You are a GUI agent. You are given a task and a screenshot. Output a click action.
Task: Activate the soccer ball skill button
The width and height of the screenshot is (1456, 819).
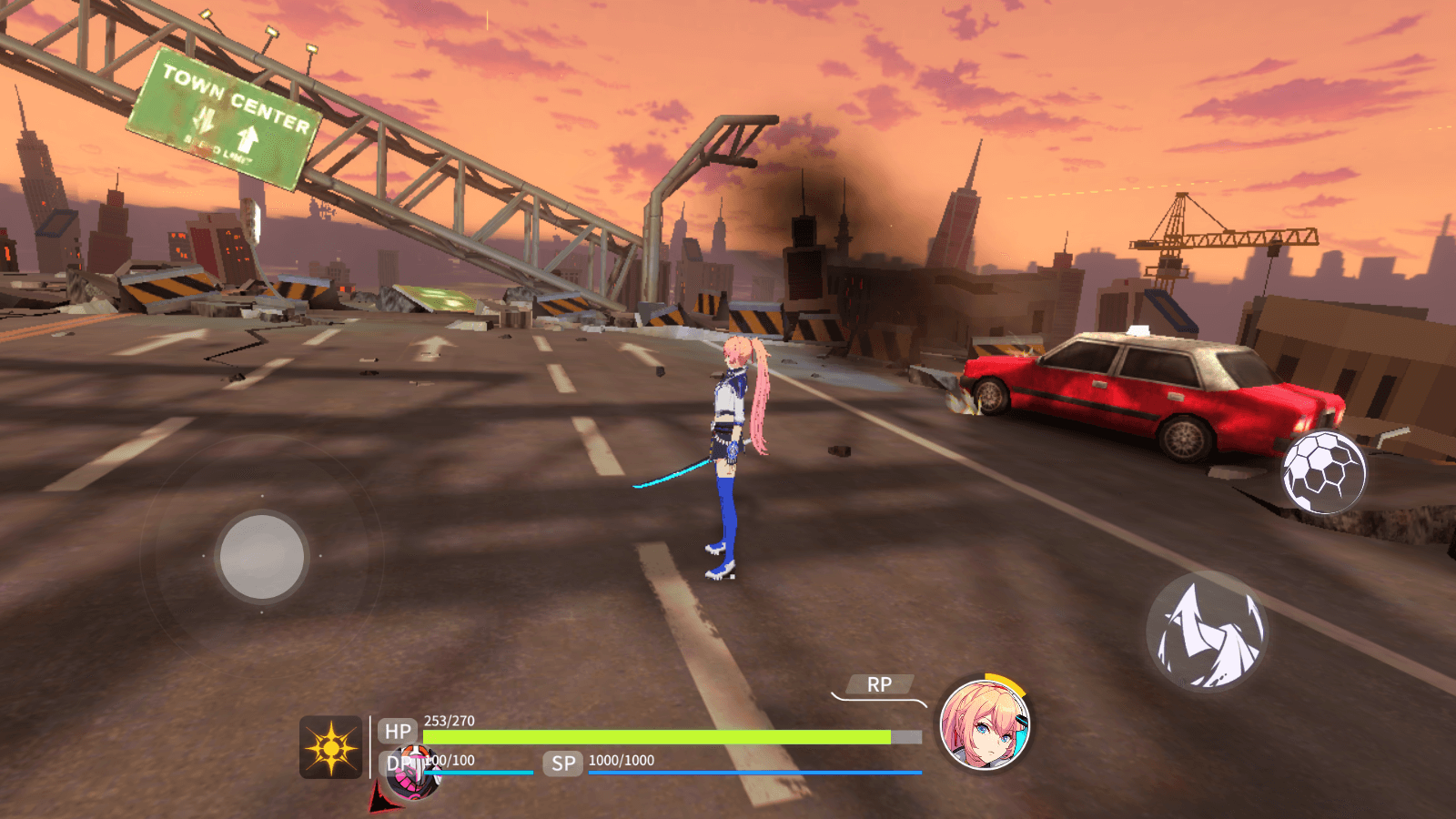click(1324, 472)
